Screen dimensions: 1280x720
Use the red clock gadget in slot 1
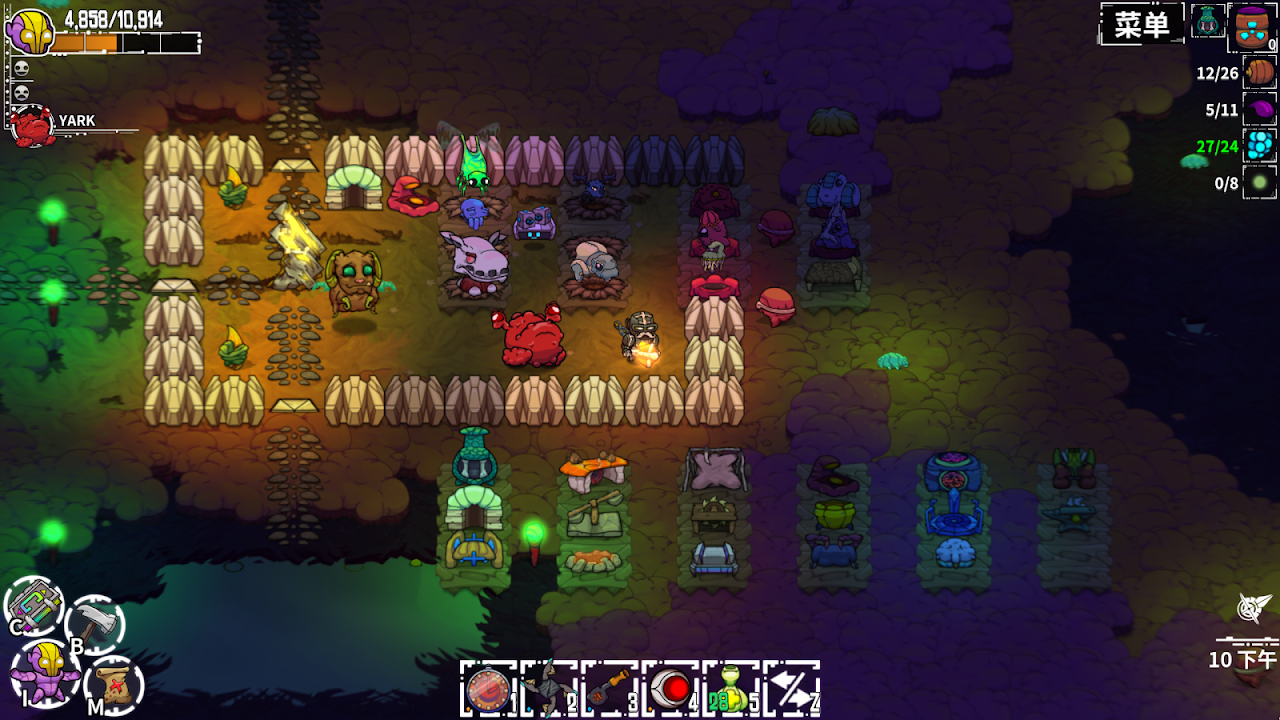[489, 689]
